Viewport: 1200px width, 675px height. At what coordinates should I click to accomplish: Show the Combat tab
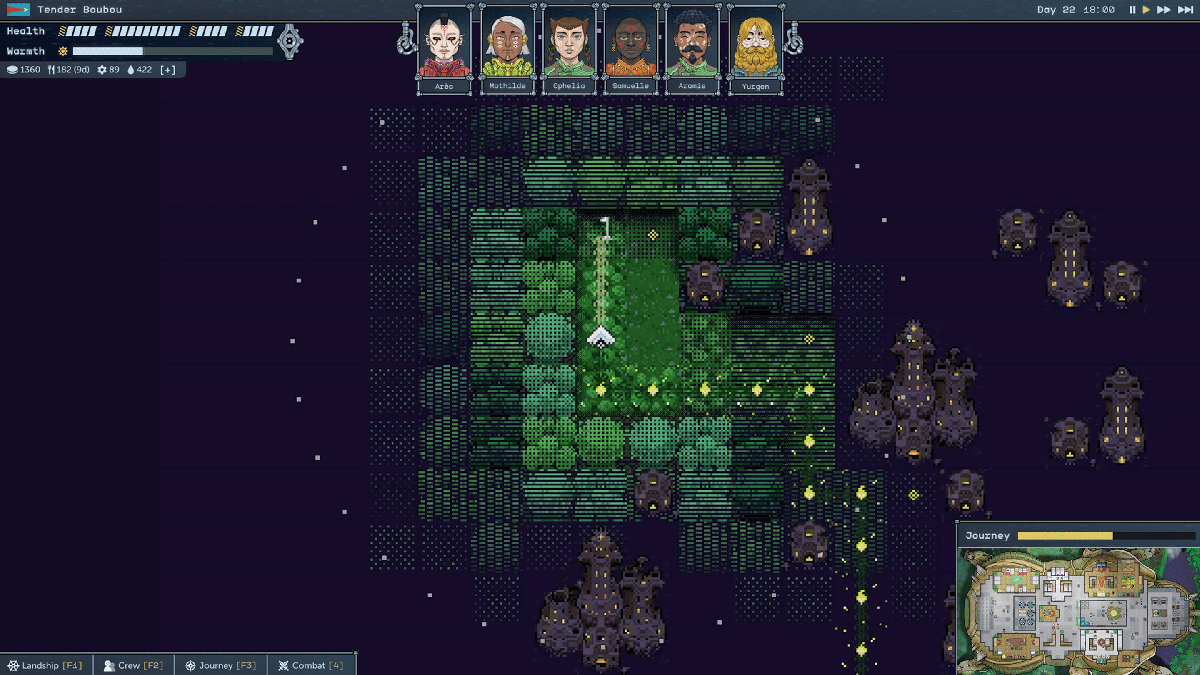311,665
